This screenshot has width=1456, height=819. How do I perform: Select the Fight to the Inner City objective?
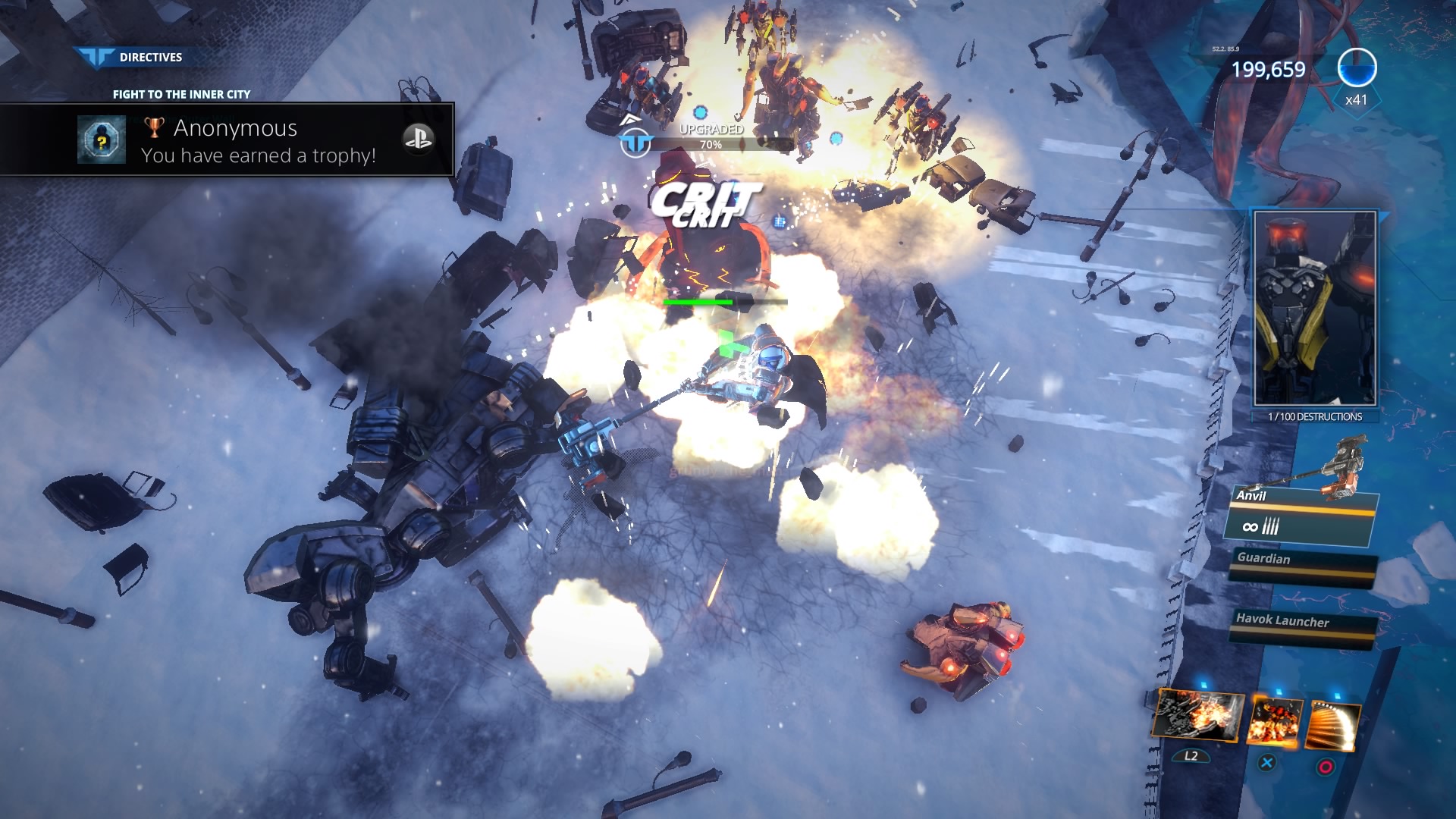[x=181, y=94]
